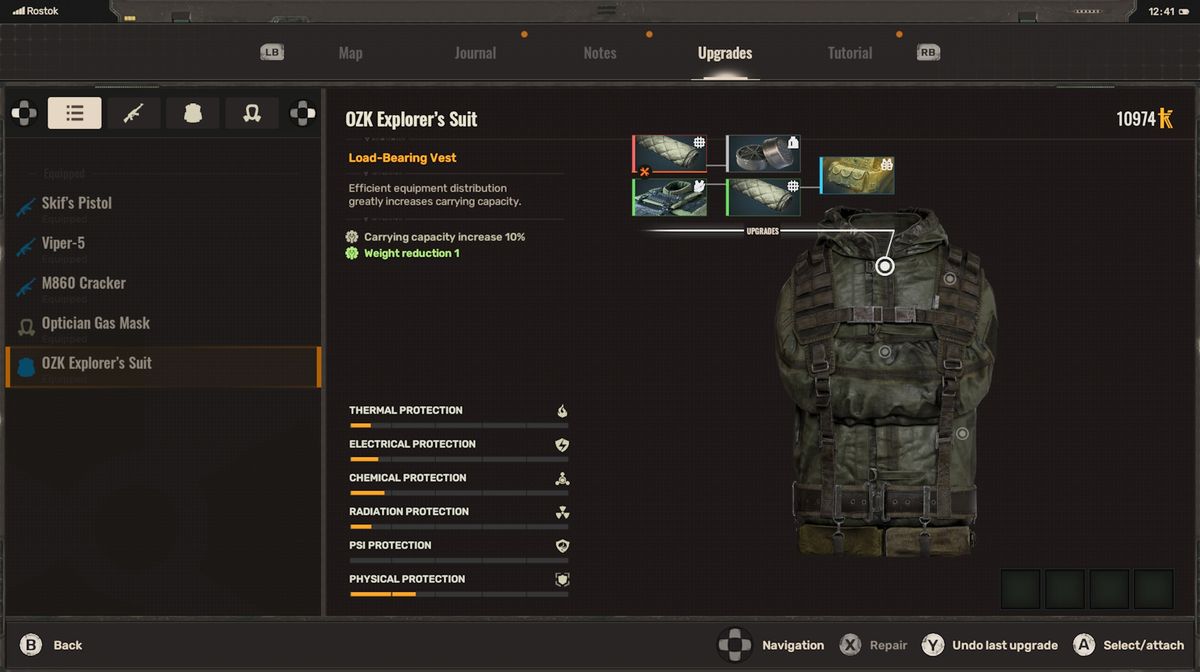
Task: Select Skif's Pistol in the equipment list
Action: point(77,203)
